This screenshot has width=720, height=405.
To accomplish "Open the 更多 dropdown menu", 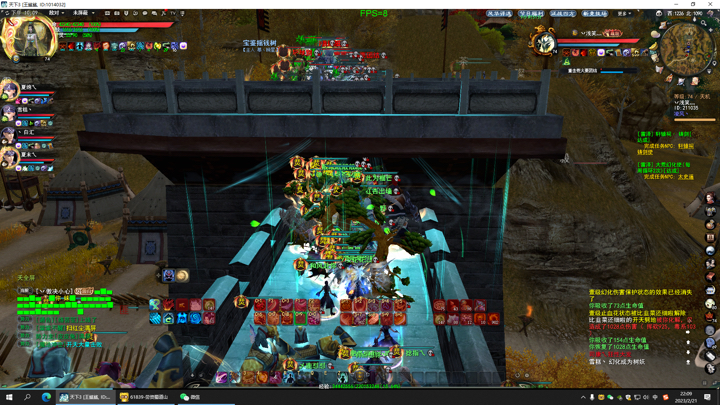I will click(x=624, y=14).
